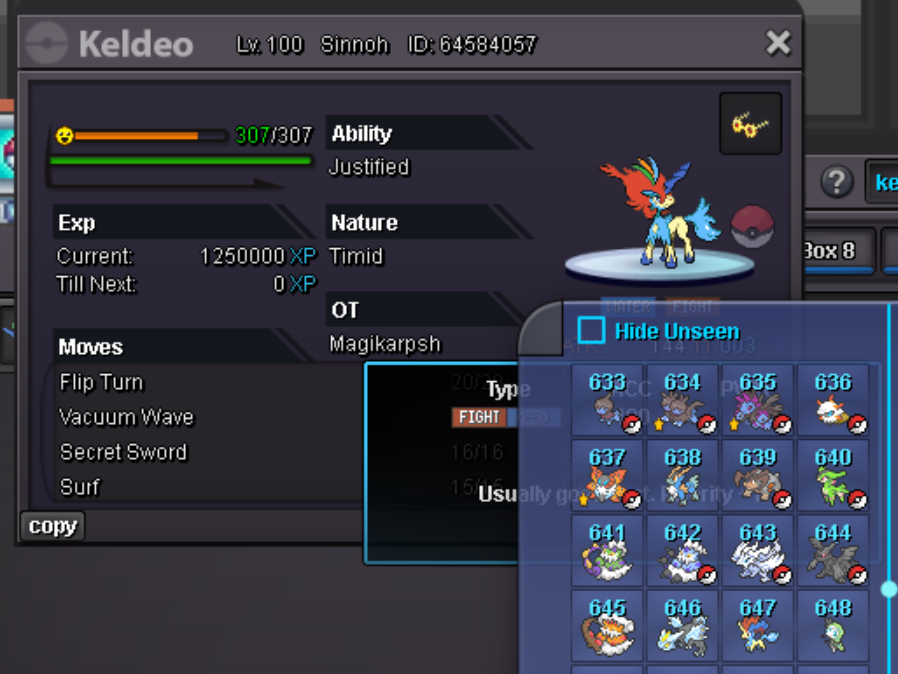The height and width of the screenshot is (674, 898).
Task: View Pokedex entry 640
Action: click(x=833, y=475)
